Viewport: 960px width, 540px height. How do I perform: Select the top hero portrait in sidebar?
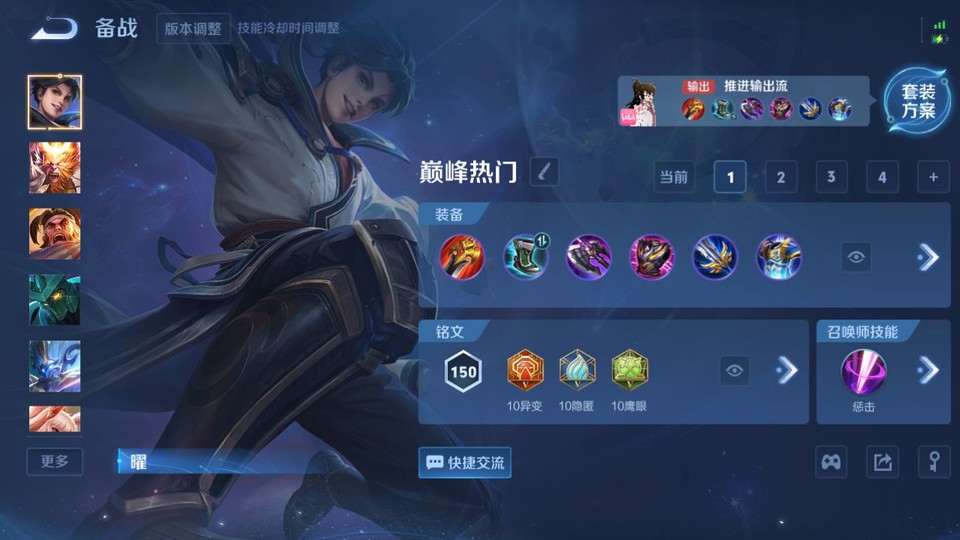point(55,102)
